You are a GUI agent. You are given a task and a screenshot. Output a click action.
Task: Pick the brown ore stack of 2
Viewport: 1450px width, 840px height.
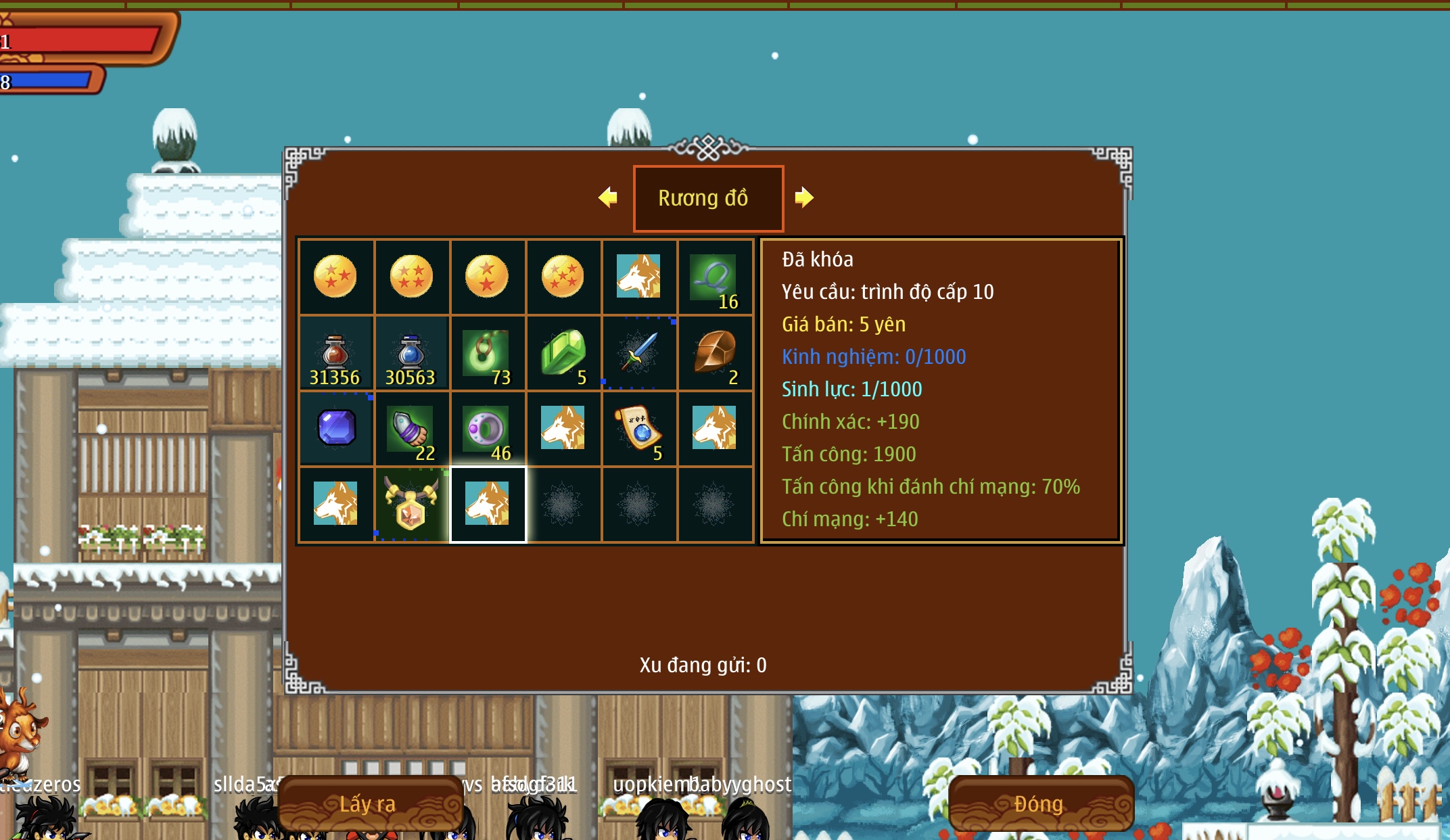(x=715, y=354)
